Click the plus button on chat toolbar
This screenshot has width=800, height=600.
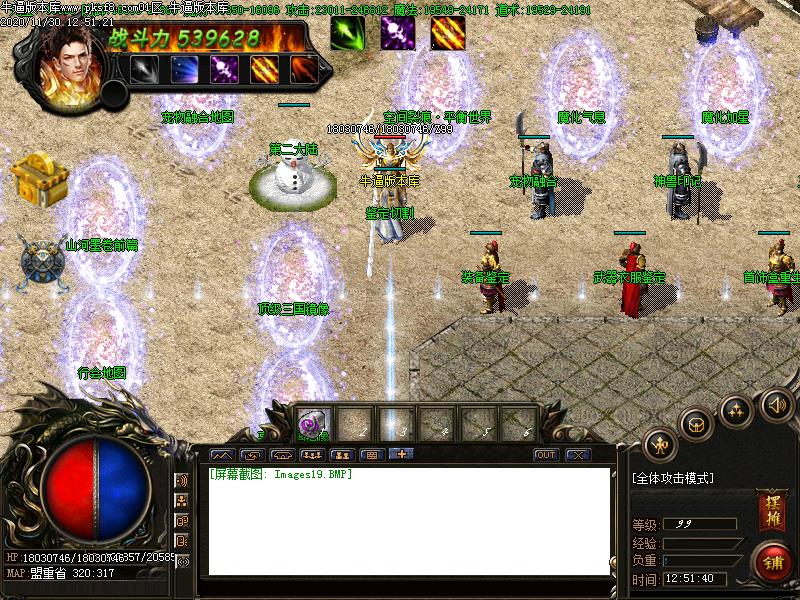401,454
